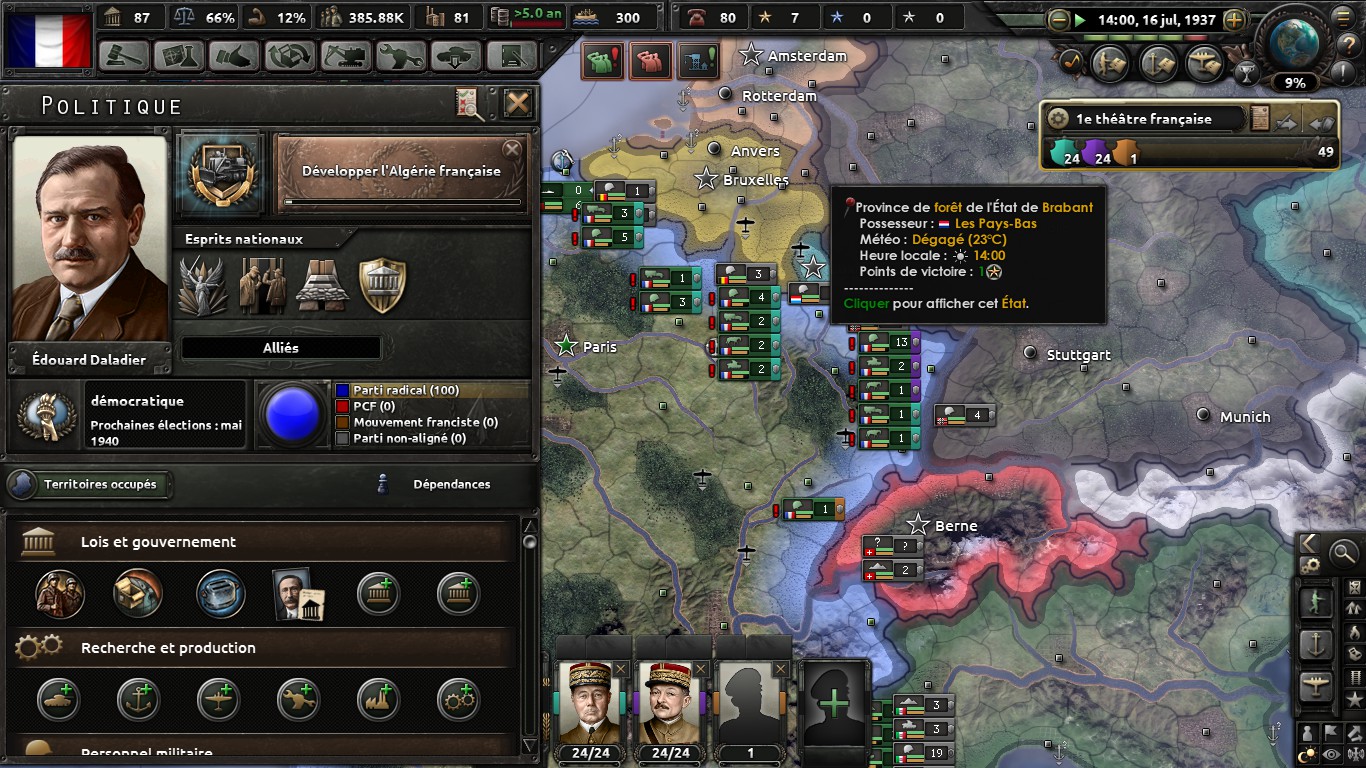Select the conscription law soldiers icon
Viewport: 1366px width, 768px height.
[x=60, y=593]
